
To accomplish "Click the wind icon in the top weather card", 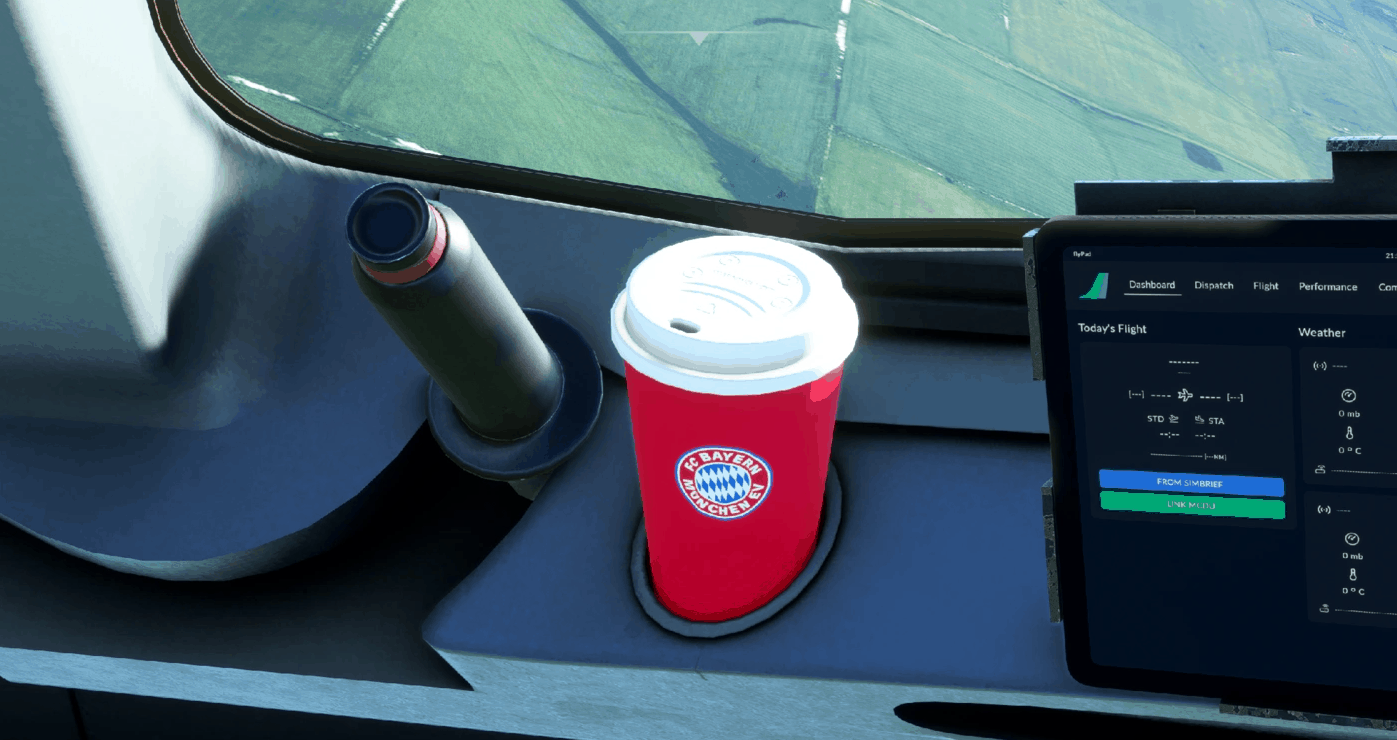I will (1321, 468).
